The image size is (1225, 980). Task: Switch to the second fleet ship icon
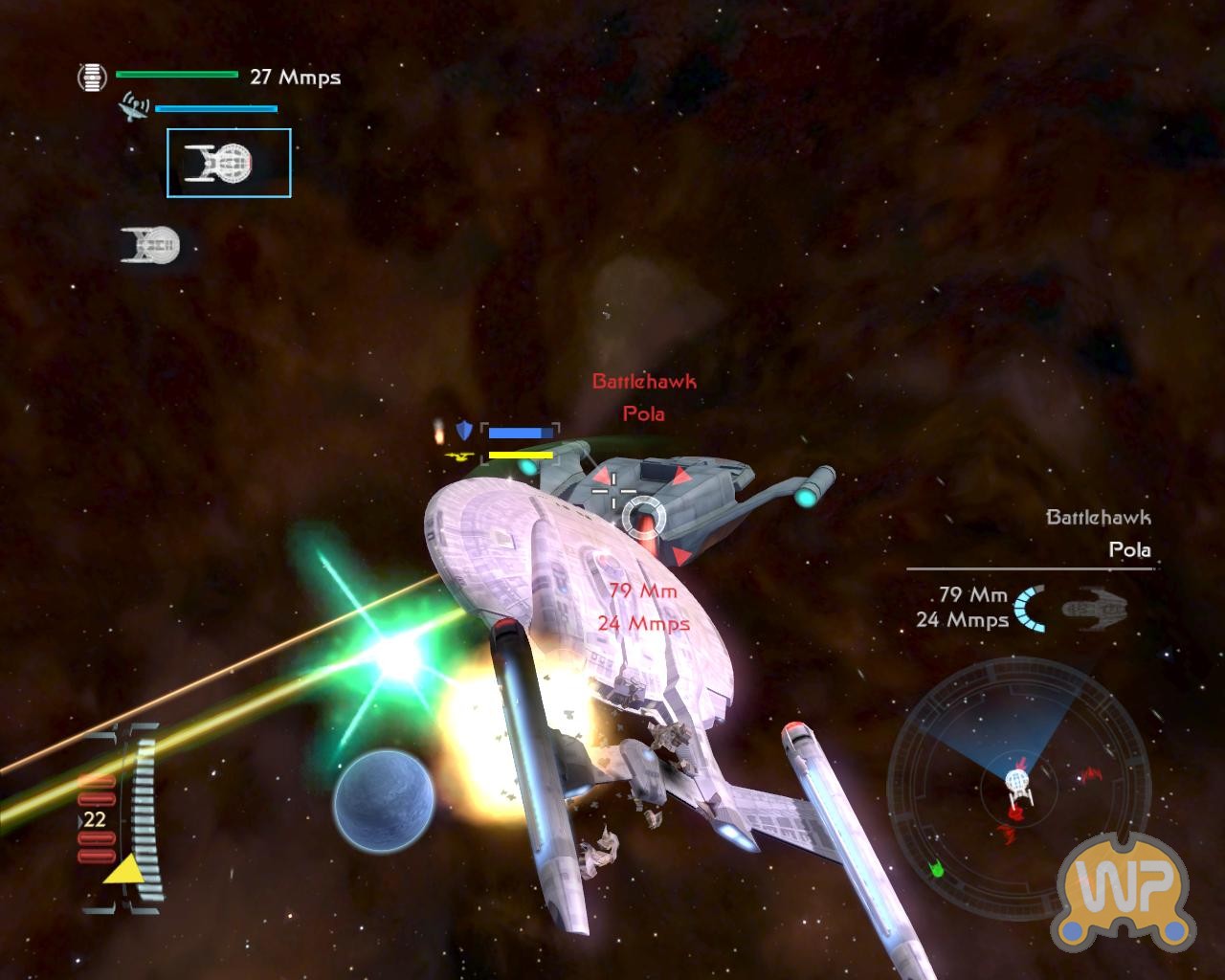151,245
